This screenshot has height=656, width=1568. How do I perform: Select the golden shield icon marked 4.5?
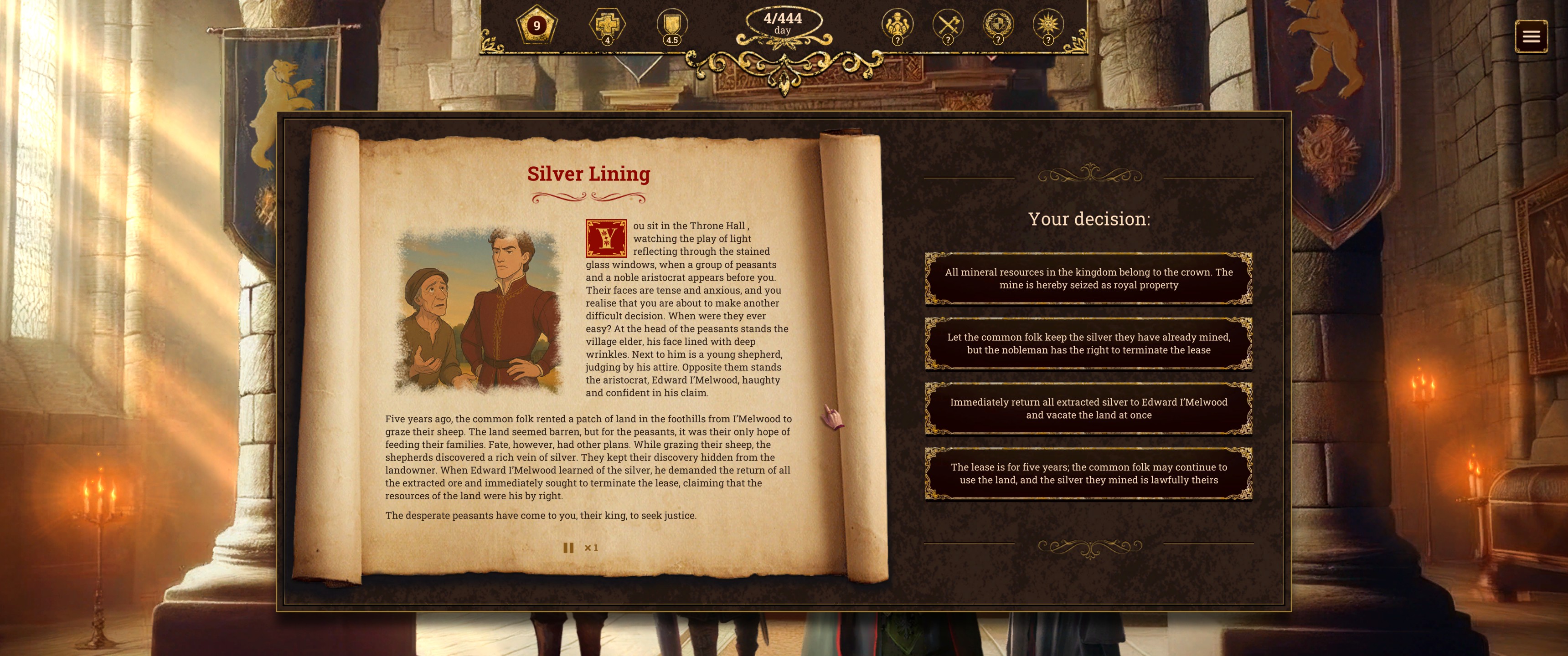click(671, 26)
